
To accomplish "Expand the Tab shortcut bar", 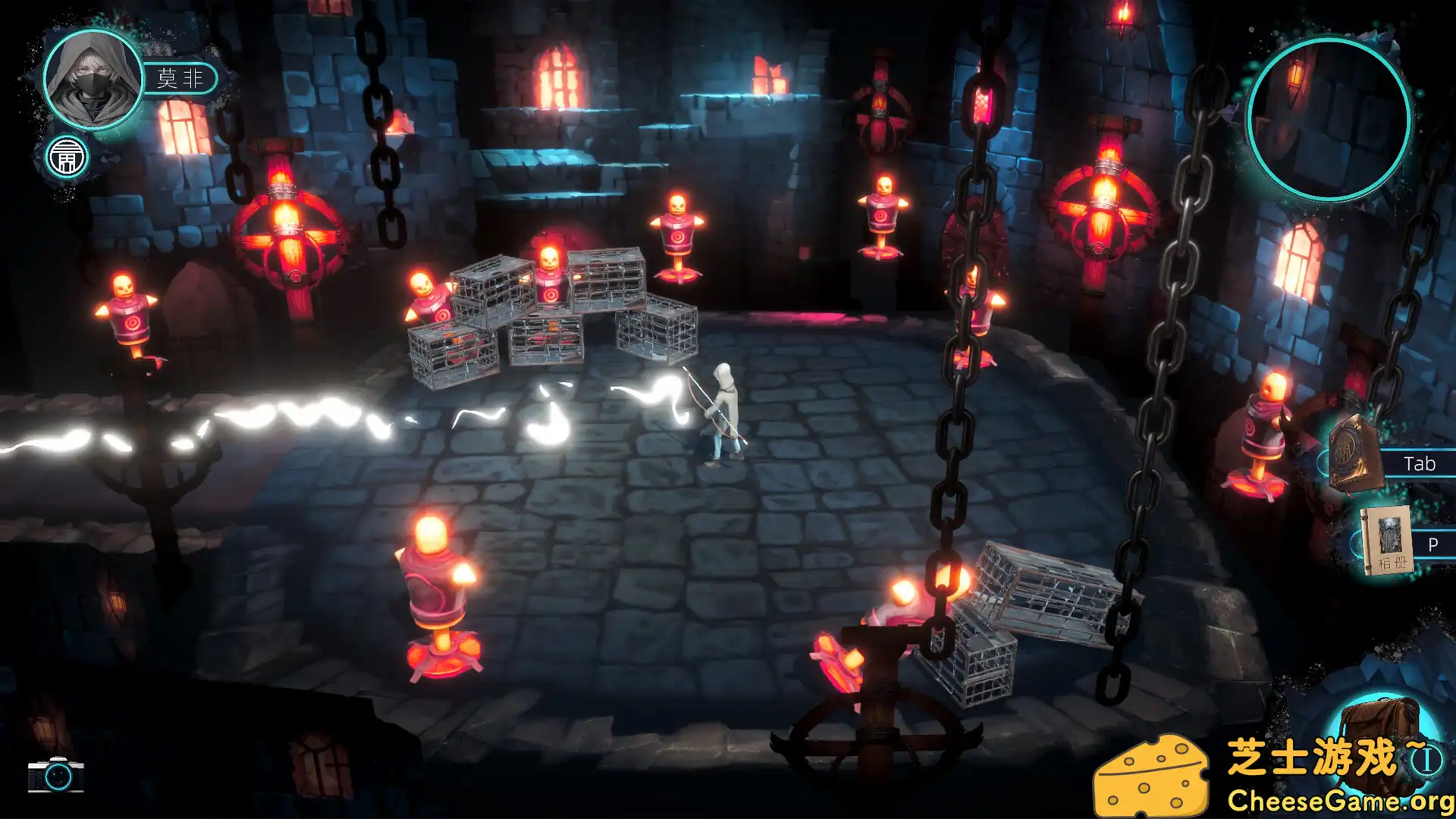I will coord(1420,463).
